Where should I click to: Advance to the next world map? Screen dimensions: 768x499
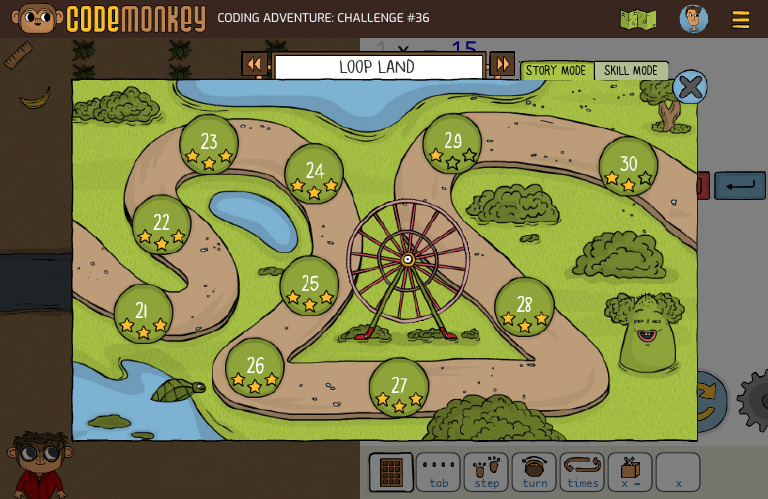pos(502,65)
